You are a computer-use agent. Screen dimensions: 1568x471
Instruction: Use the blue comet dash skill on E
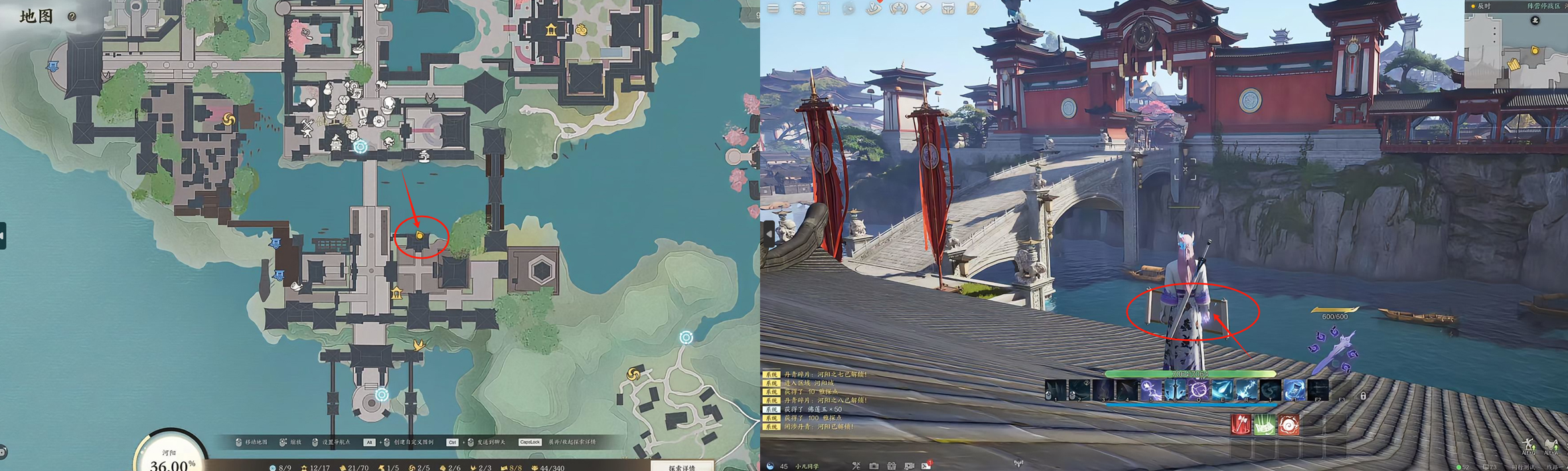point(1222,391)
